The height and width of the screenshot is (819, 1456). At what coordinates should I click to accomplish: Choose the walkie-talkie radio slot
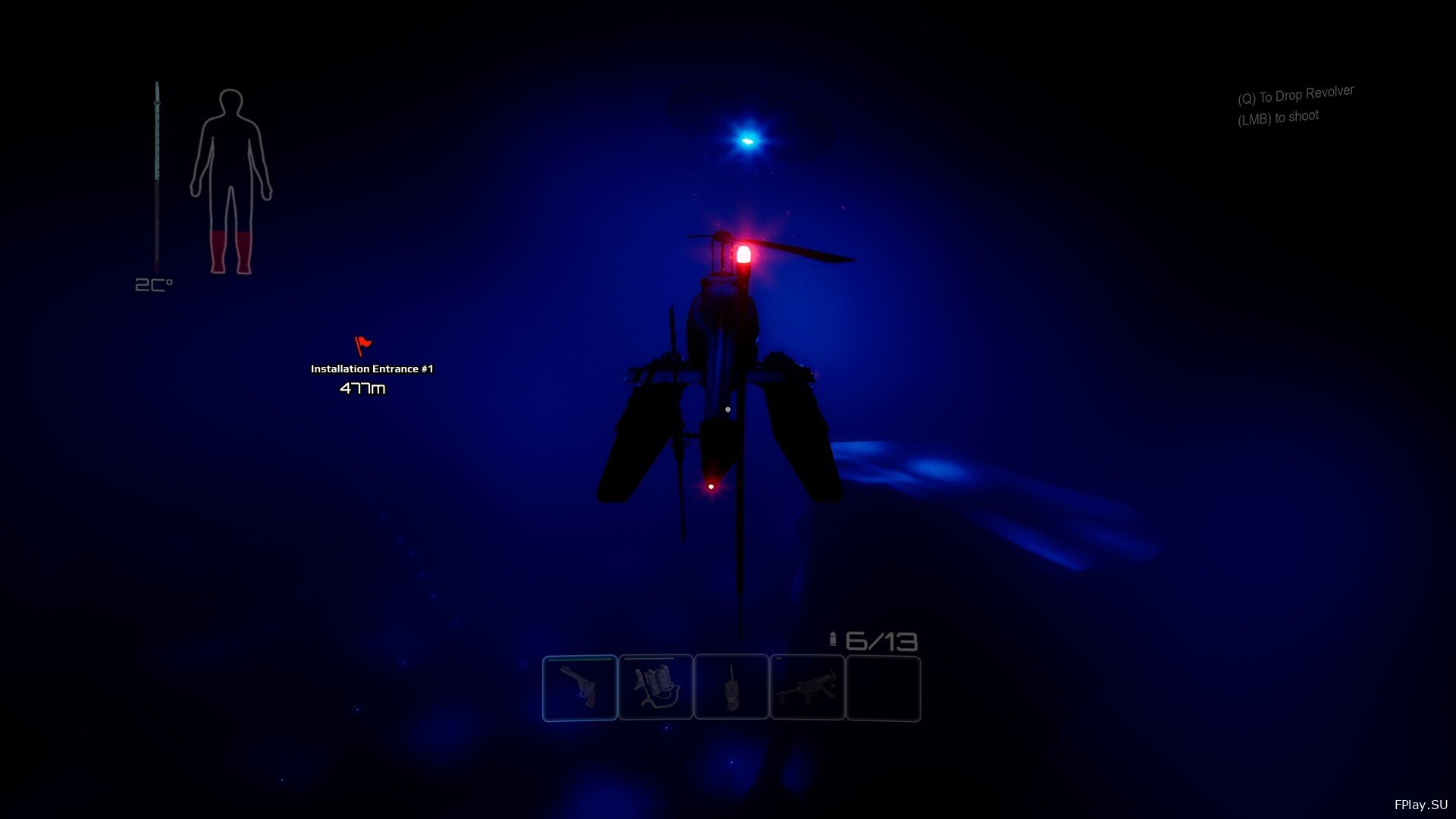731,688
